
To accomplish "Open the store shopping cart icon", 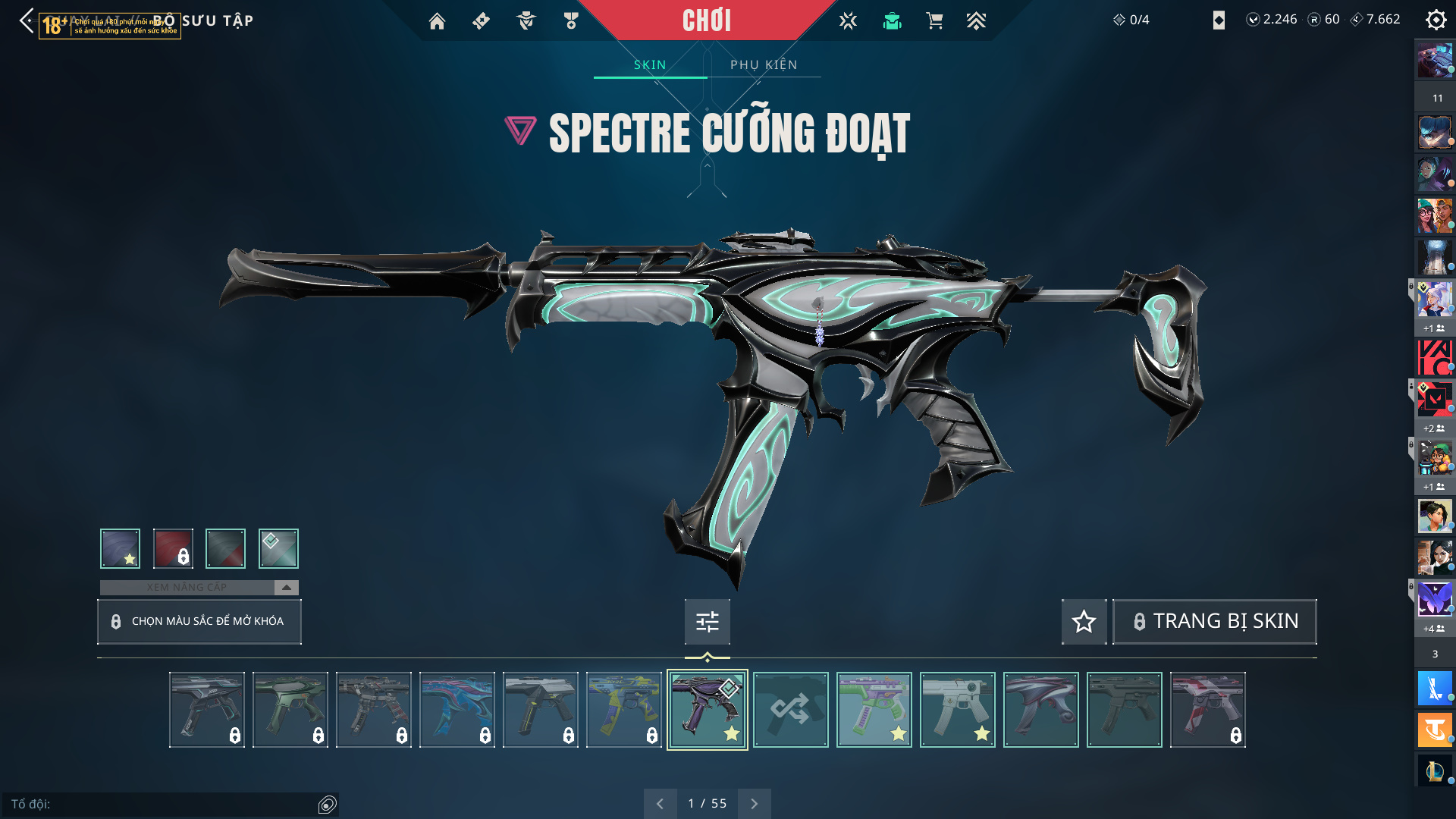I will pyautogui.click(x=934, y=21).
